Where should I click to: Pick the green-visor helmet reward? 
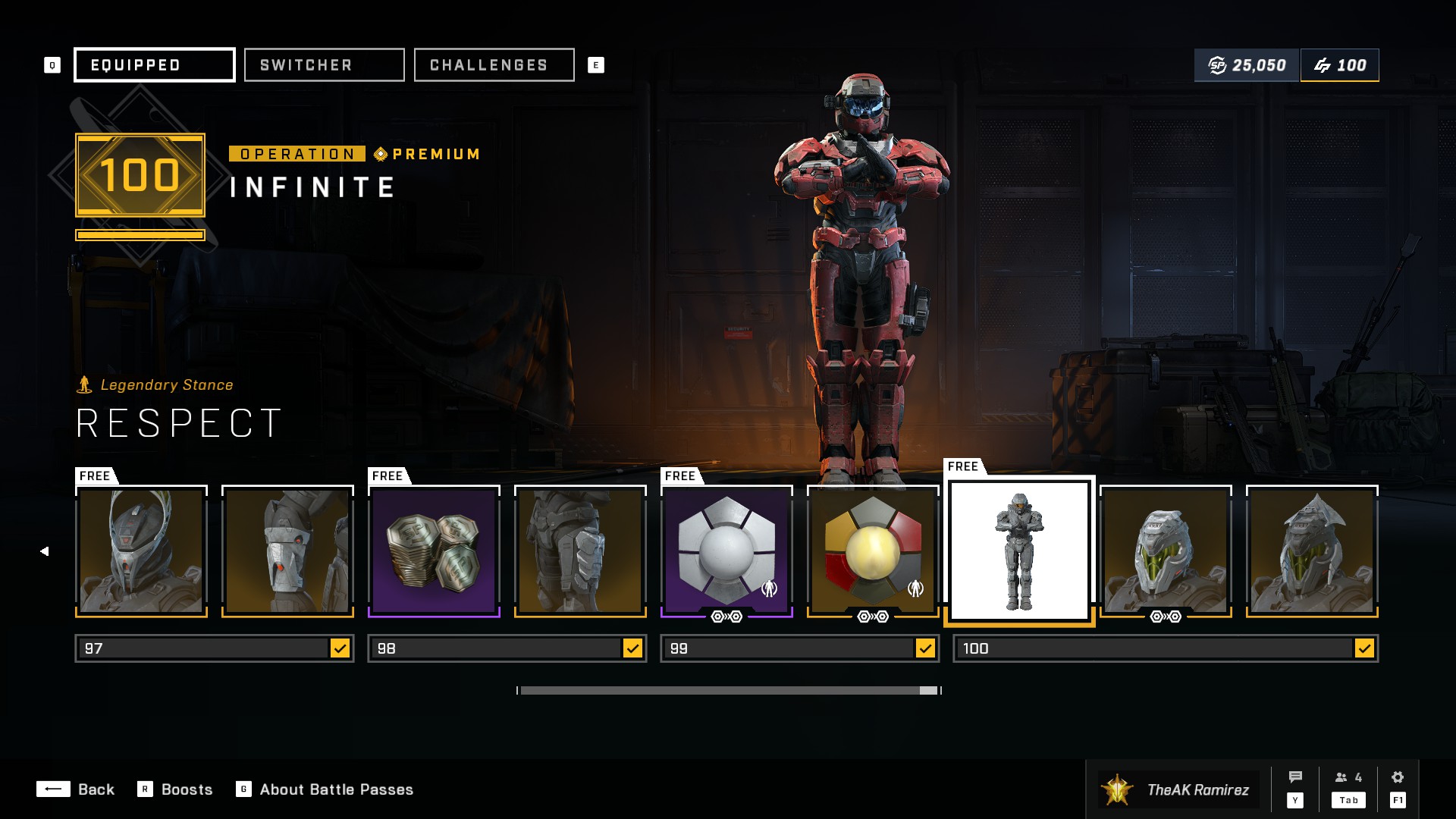[x=1166, y=551]
